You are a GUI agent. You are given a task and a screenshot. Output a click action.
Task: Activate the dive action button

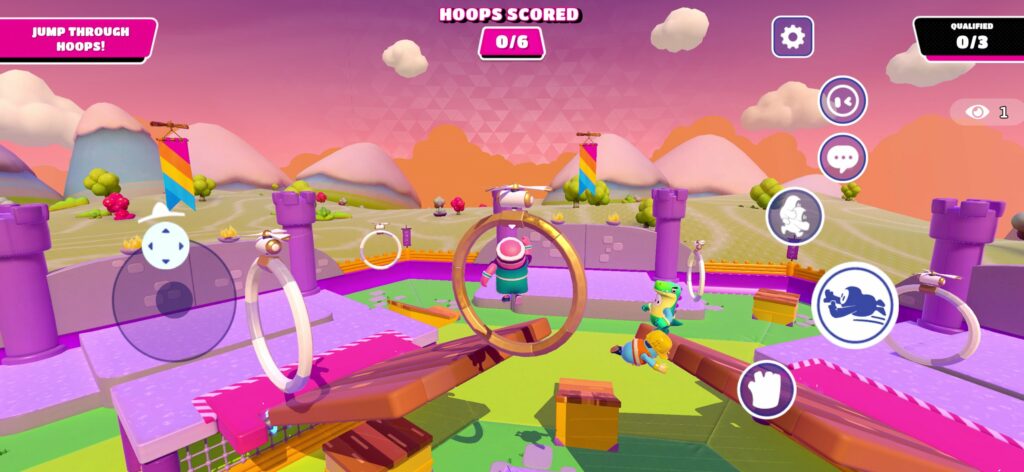tap(855, 304)
